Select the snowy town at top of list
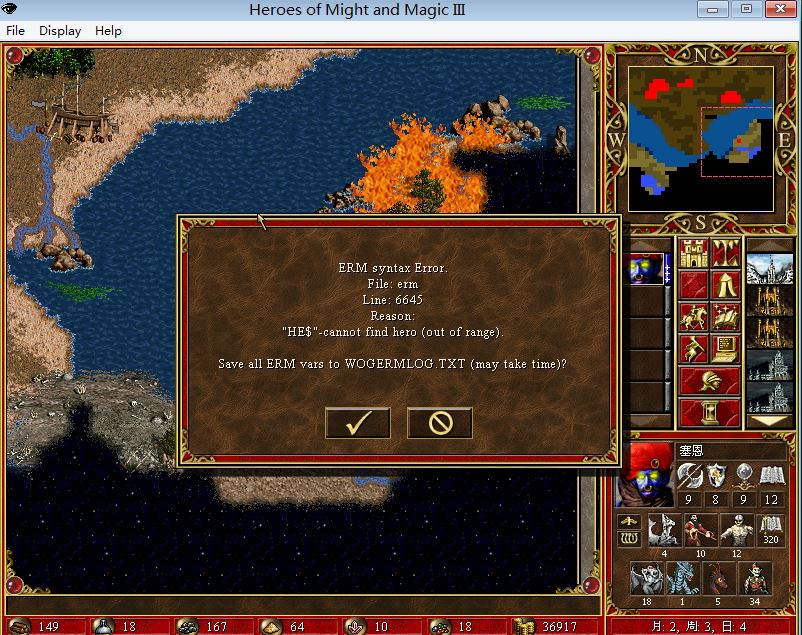Screen dimensions: 802x635 click(769, 269)
